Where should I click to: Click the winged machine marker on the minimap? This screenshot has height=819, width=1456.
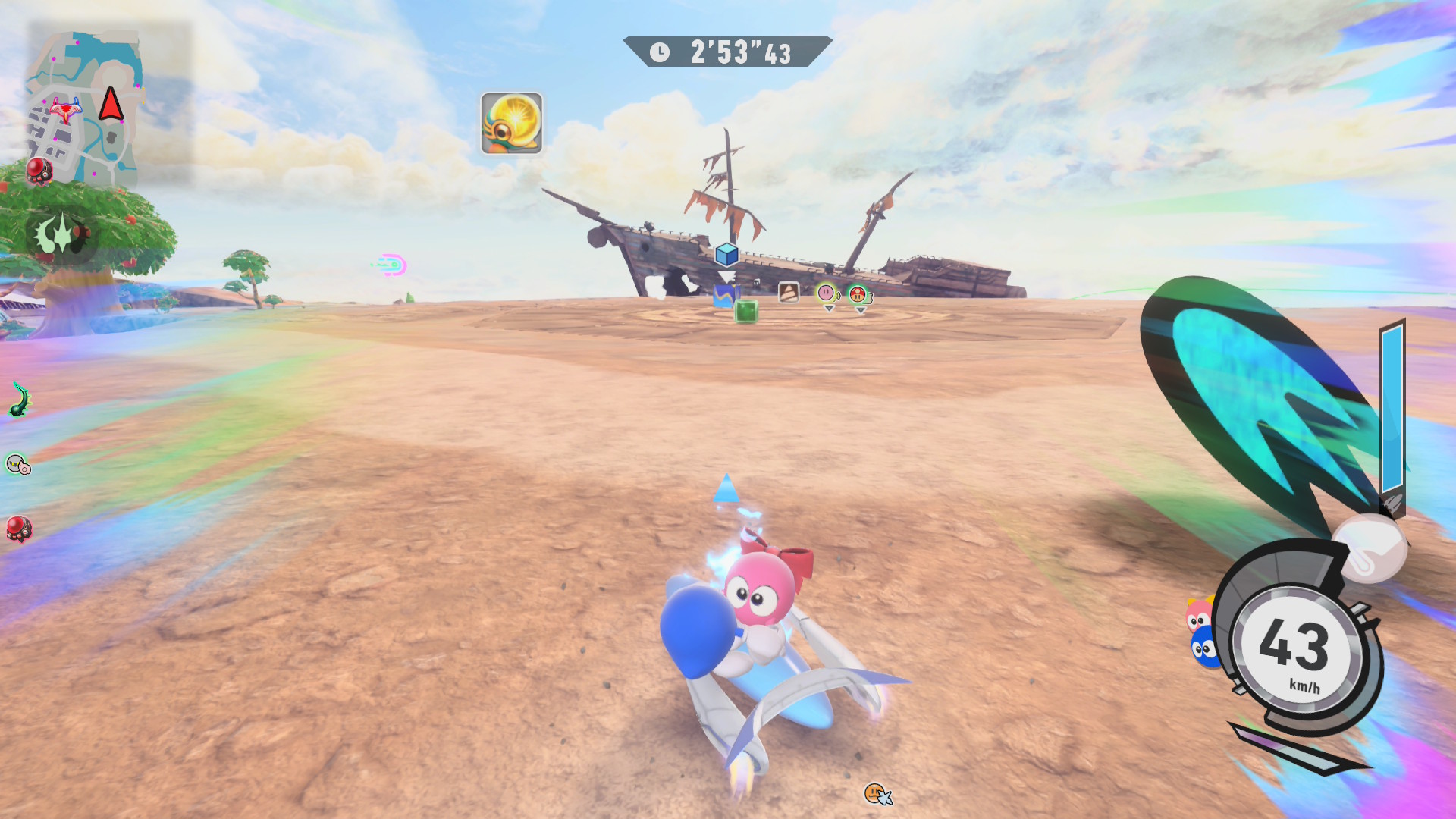65,111
